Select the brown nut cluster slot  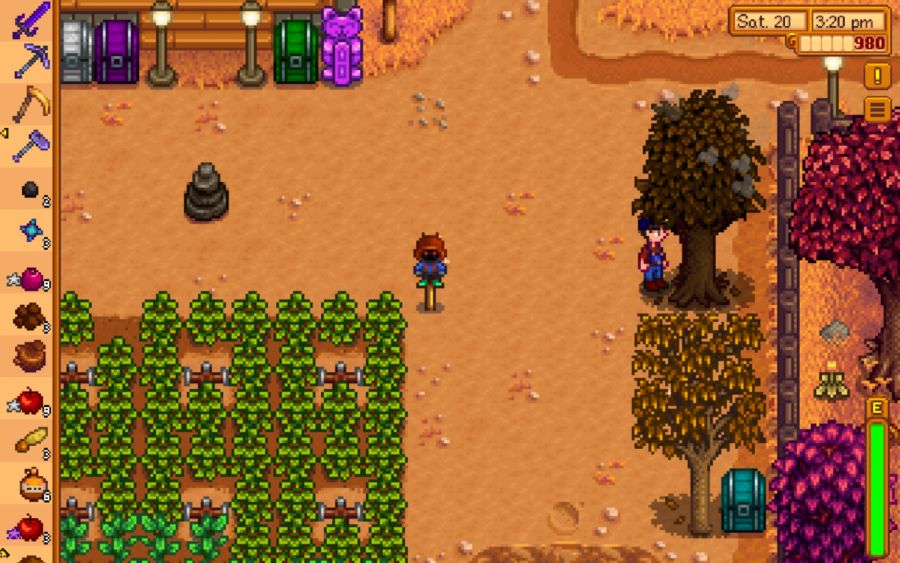pyautogui.click(x=29, y=317)
